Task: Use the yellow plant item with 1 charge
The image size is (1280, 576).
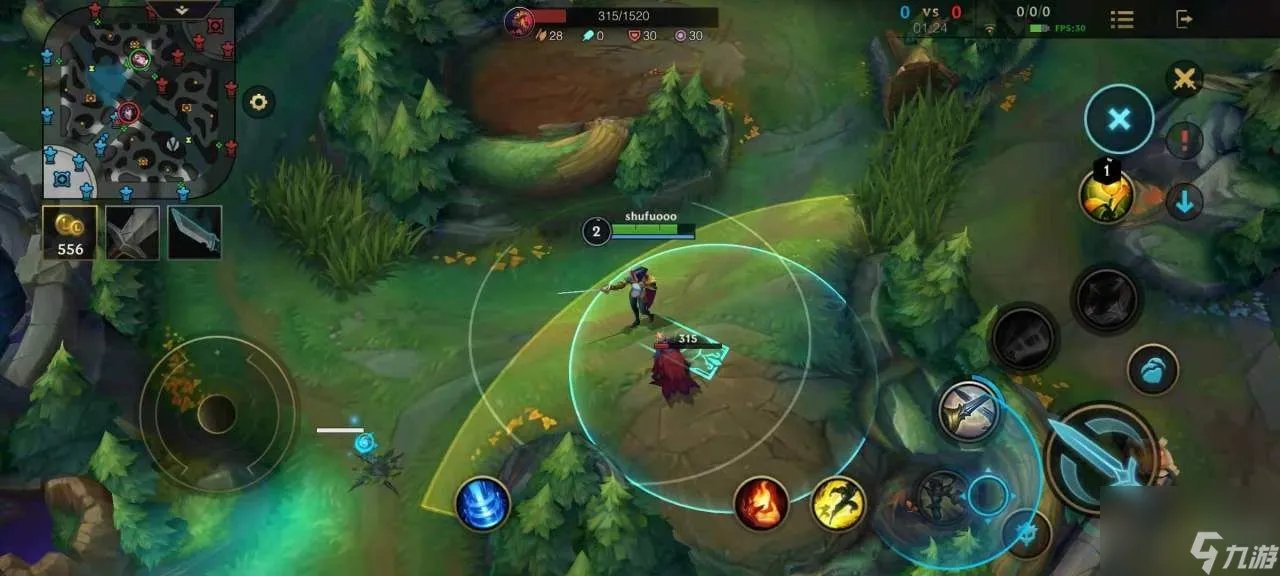Action: point(1106,196)
